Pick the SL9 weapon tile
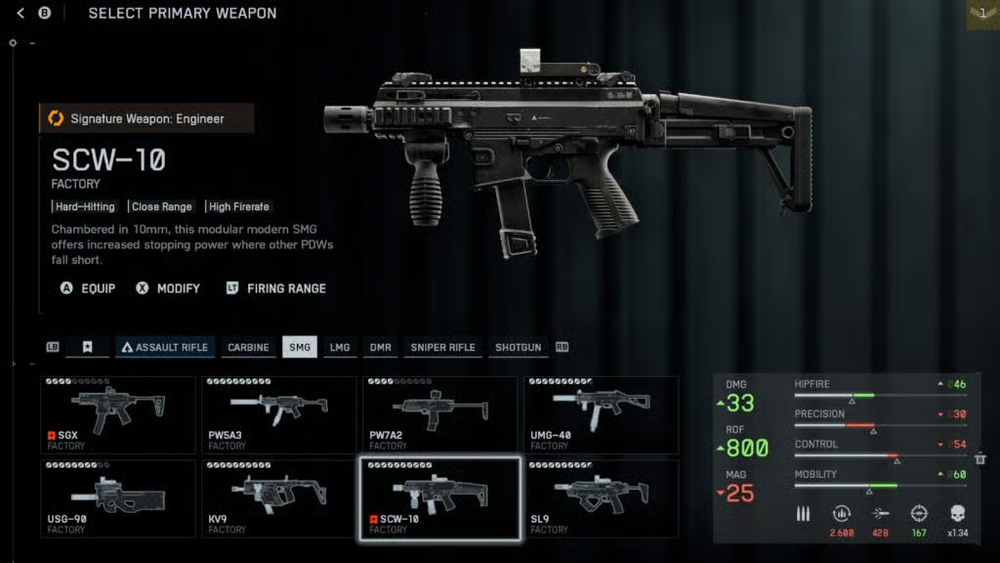Viewport: 1000px width, 563px height. 601,498
